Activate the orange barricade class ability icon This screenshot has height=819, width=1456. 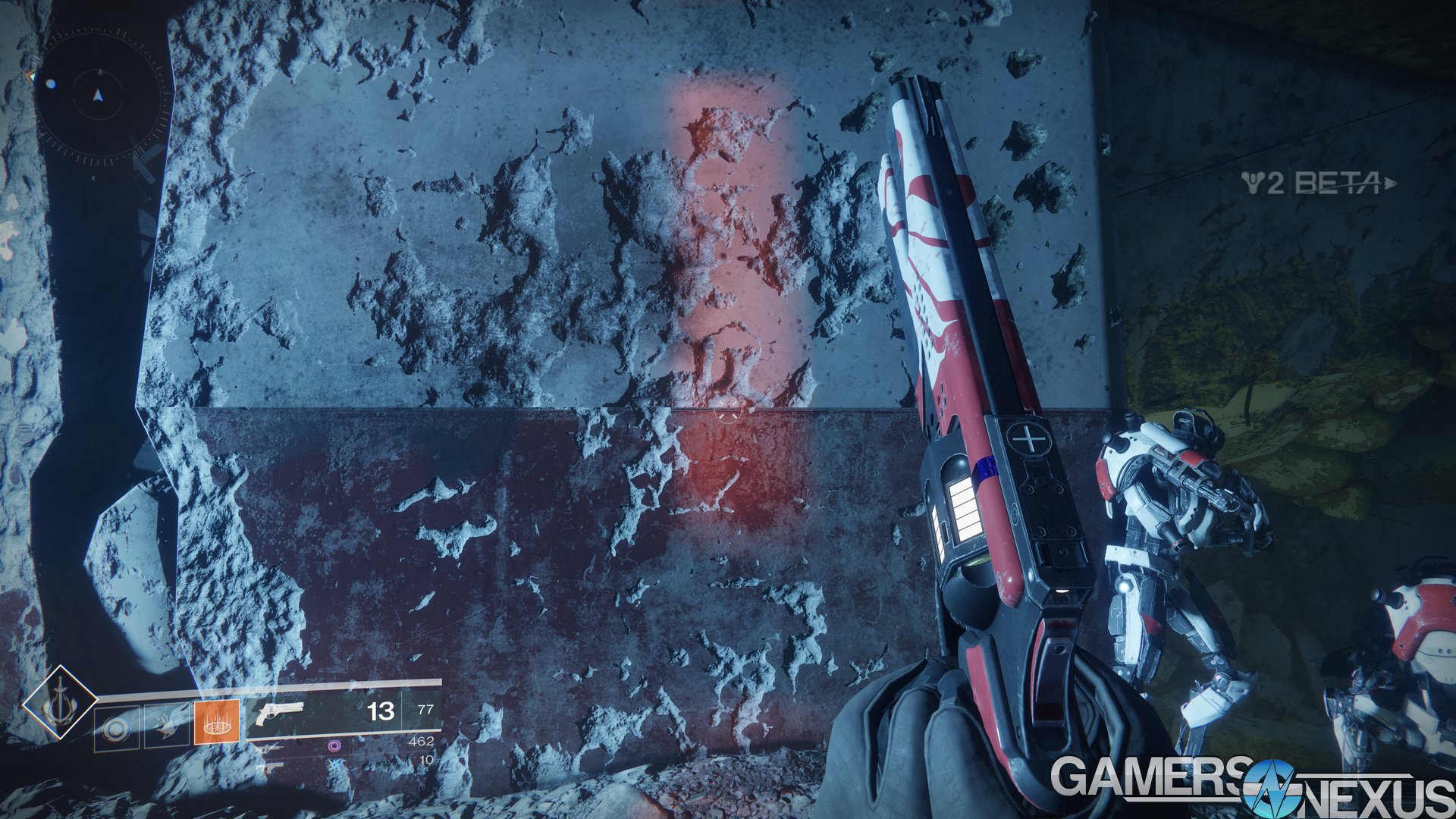pos(216,722)
